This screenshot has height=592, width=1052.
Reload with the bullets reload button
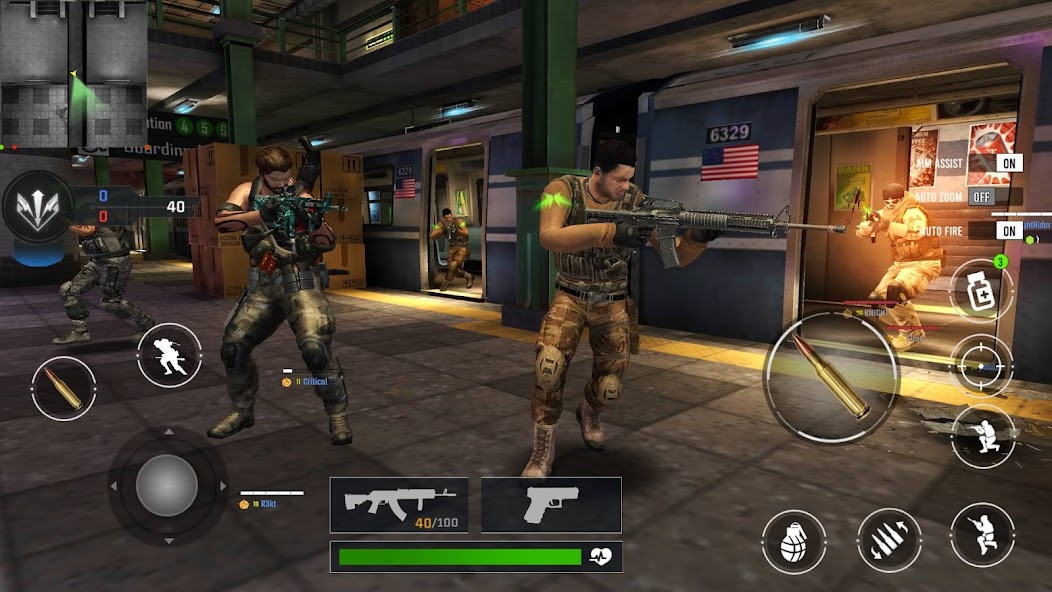(889, 541)
